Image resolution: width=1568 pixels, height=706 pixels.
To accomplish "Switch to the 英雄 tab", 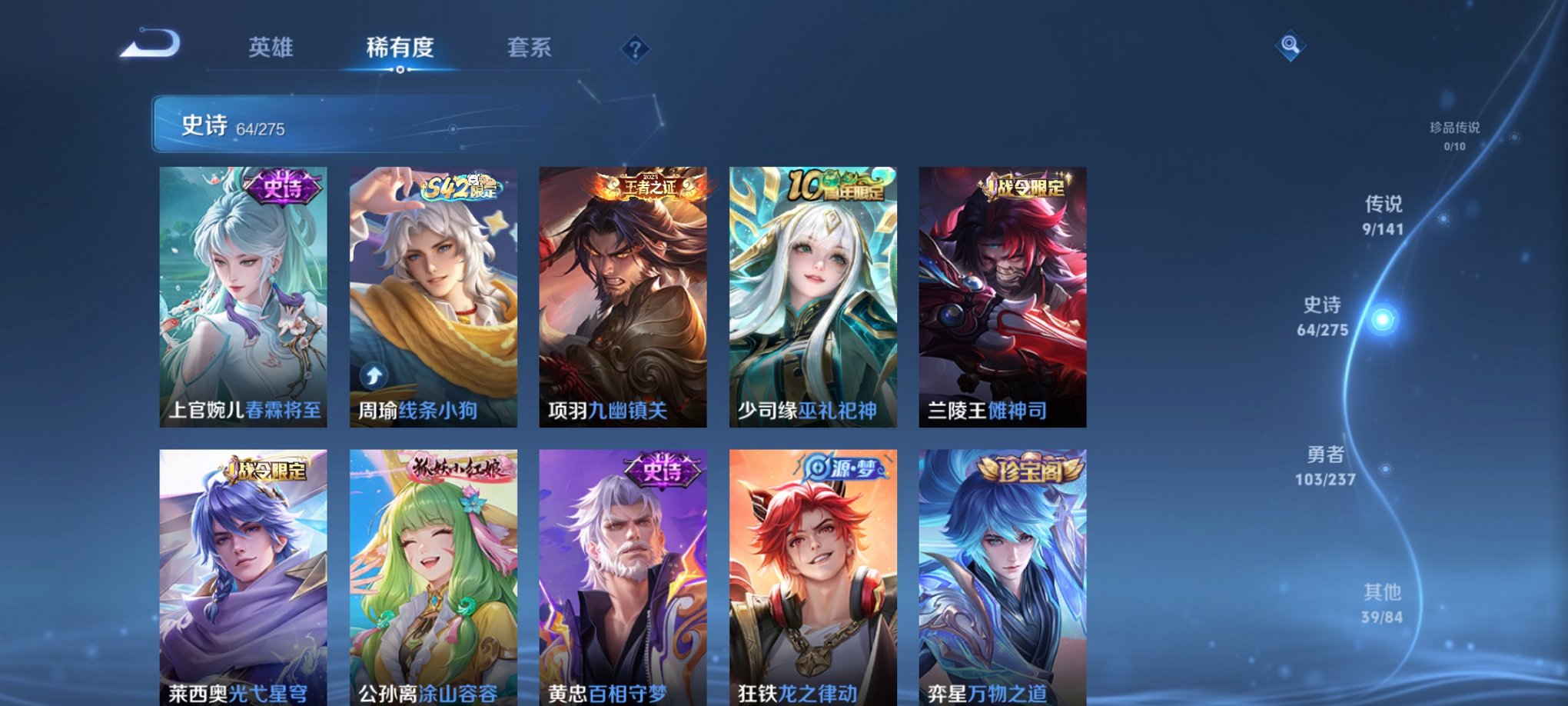I will point(273,48).
